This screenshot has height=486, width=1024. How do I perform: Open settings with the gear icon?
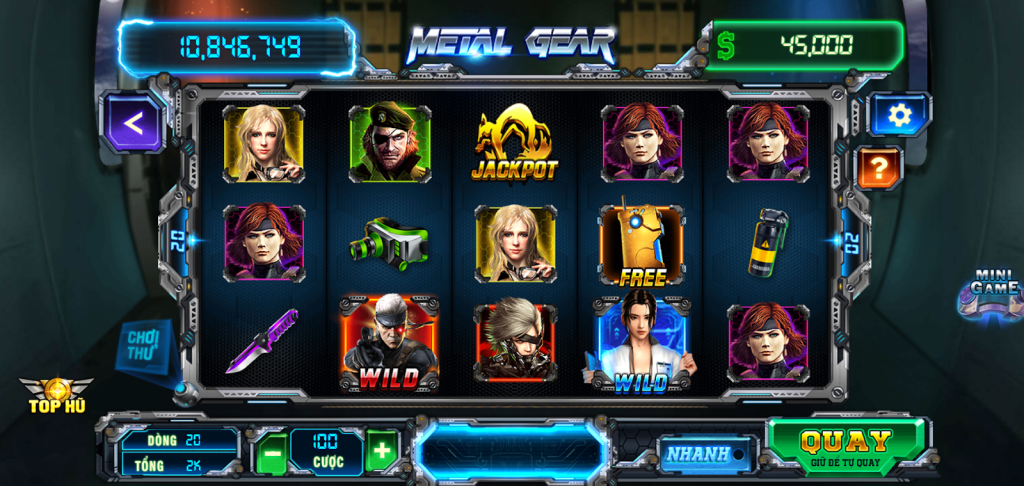pos(899,115)
